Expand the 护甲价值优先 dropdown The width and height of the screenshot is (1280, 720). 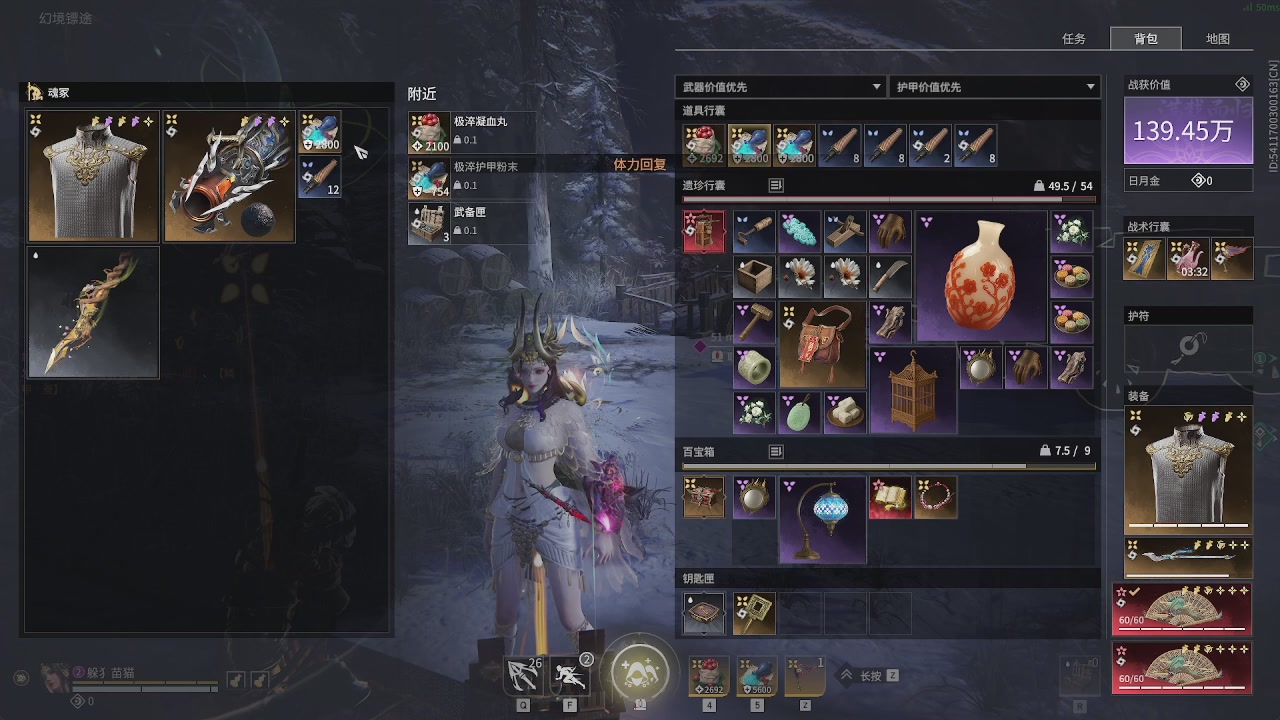(x=994, y=87)
